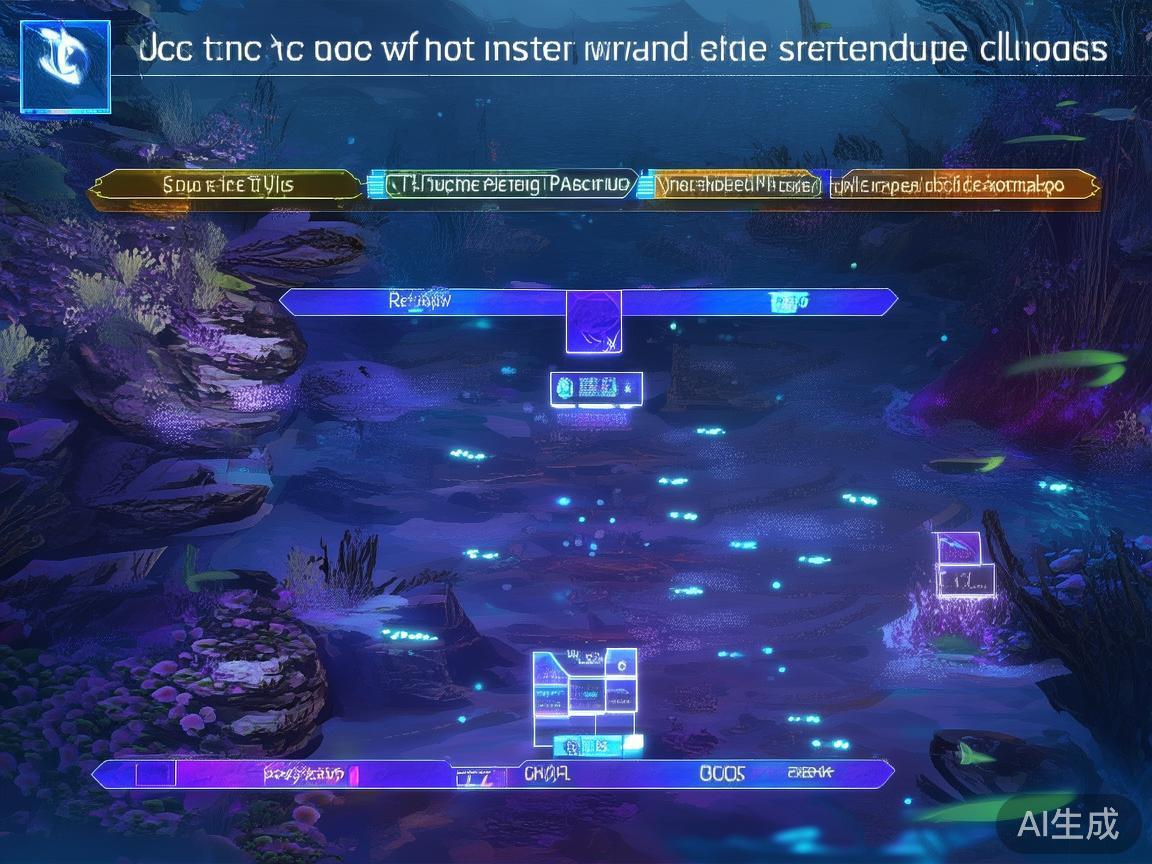
Task: Click the cyan label at the middle bar's right end
Action: coord(788,301)
